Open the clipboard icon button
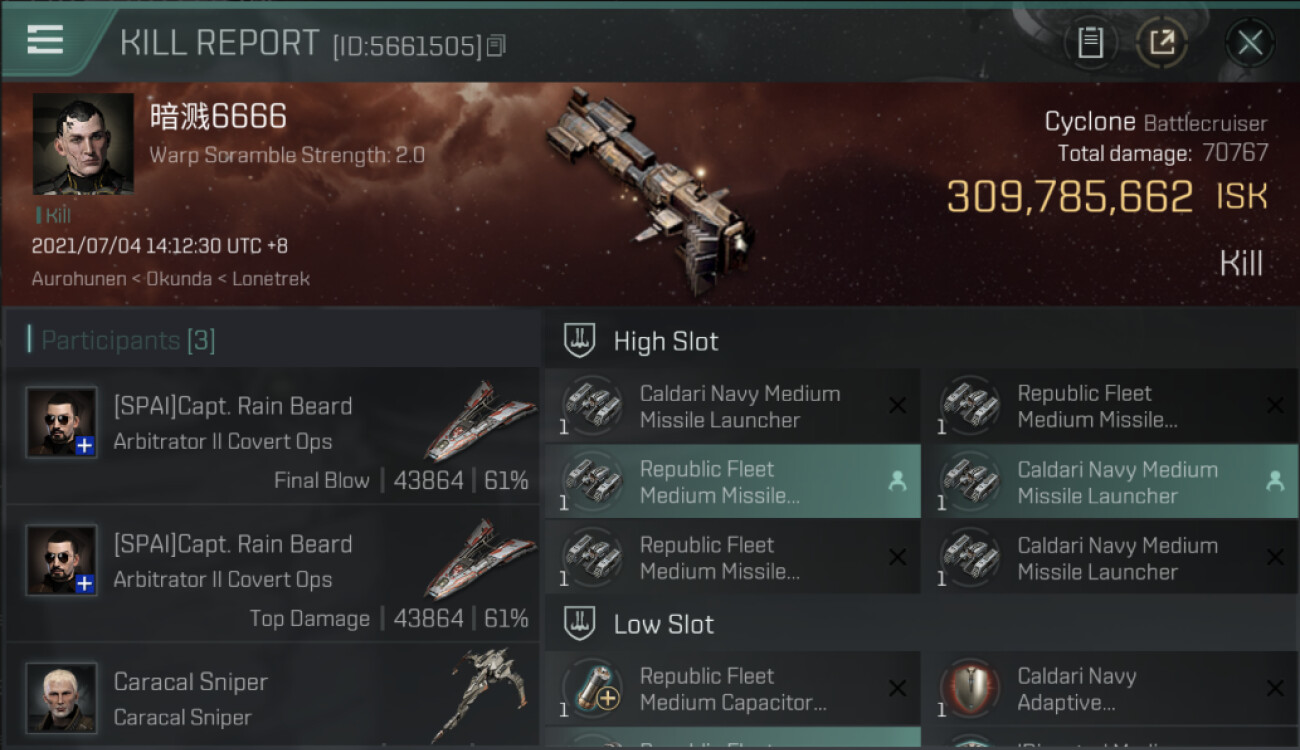This screenshot has height=750, width=1300. point(1090,43)
